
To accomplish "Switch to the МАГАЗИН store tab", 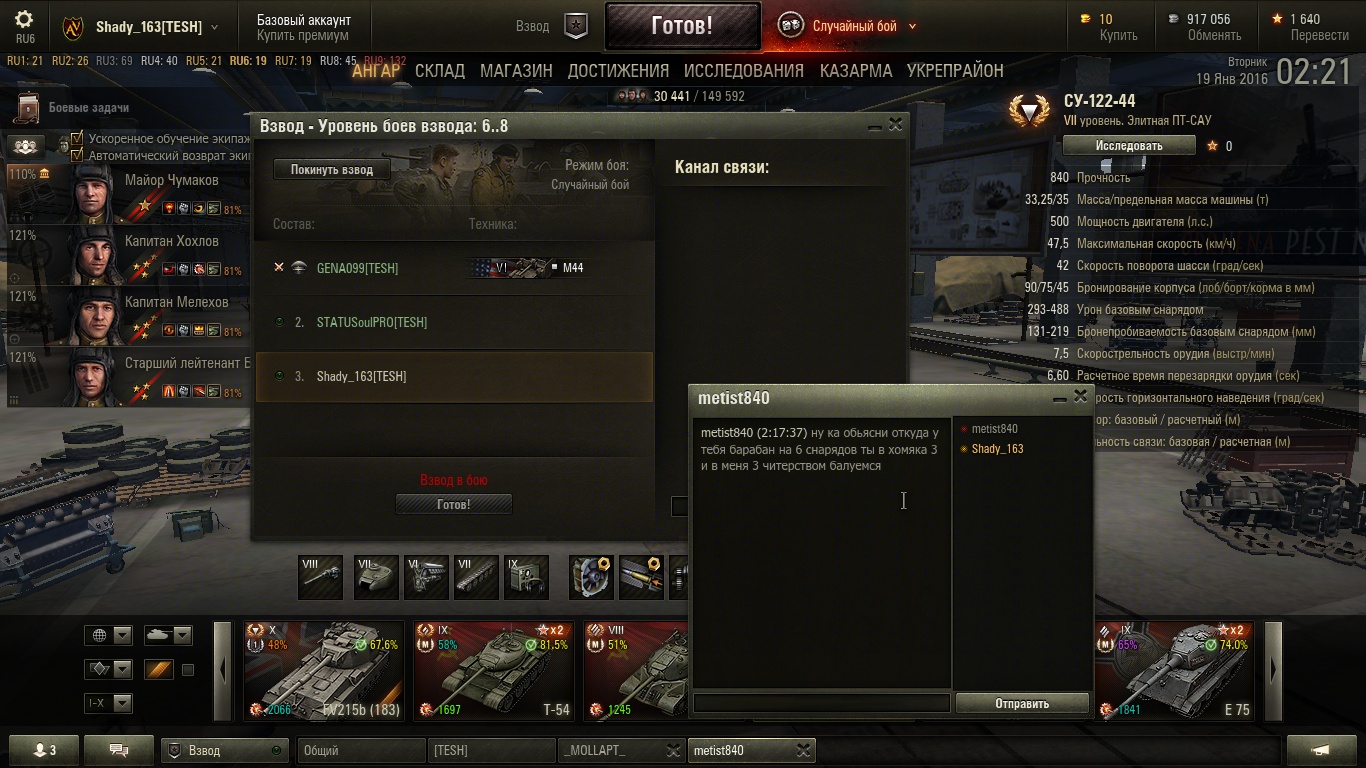I will 516,71.
